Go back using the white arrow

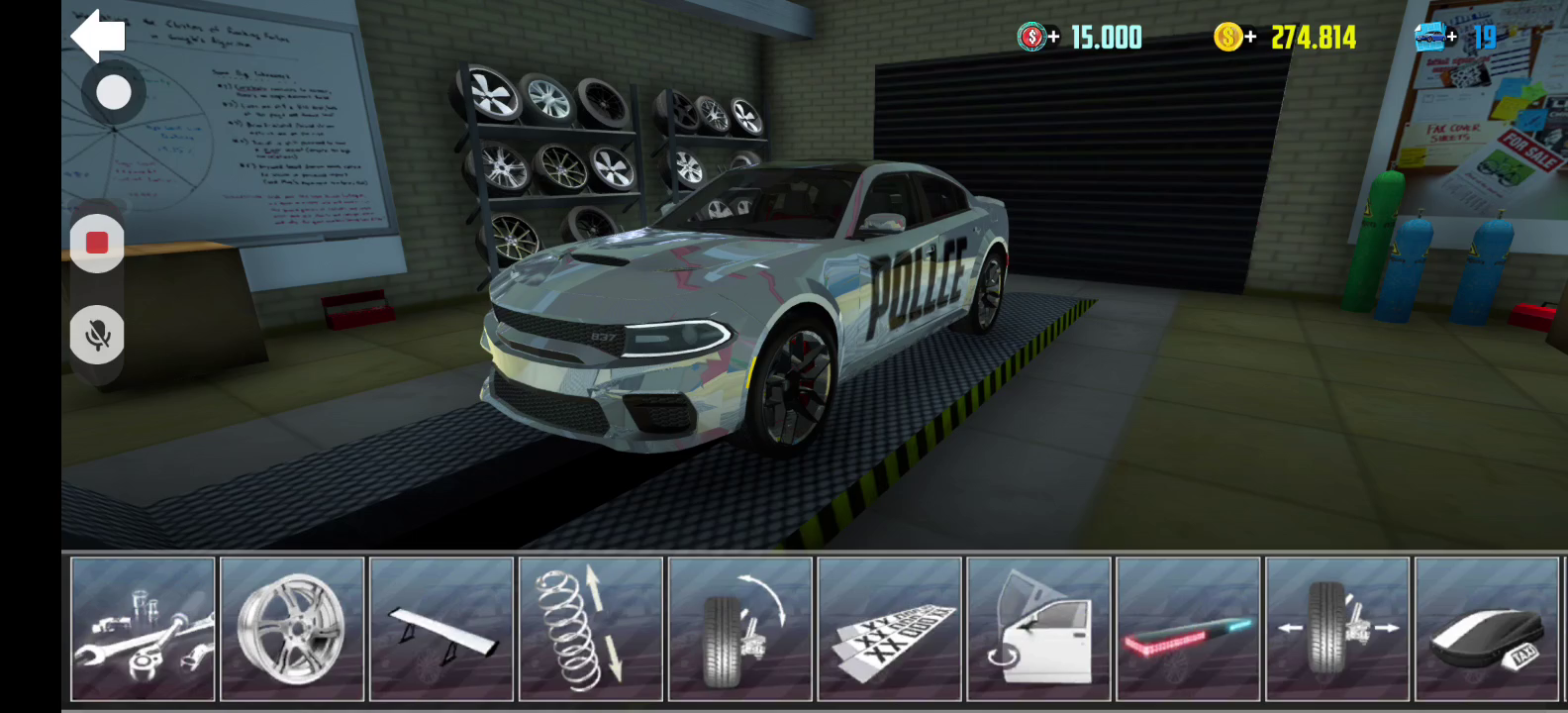(98, 36)
